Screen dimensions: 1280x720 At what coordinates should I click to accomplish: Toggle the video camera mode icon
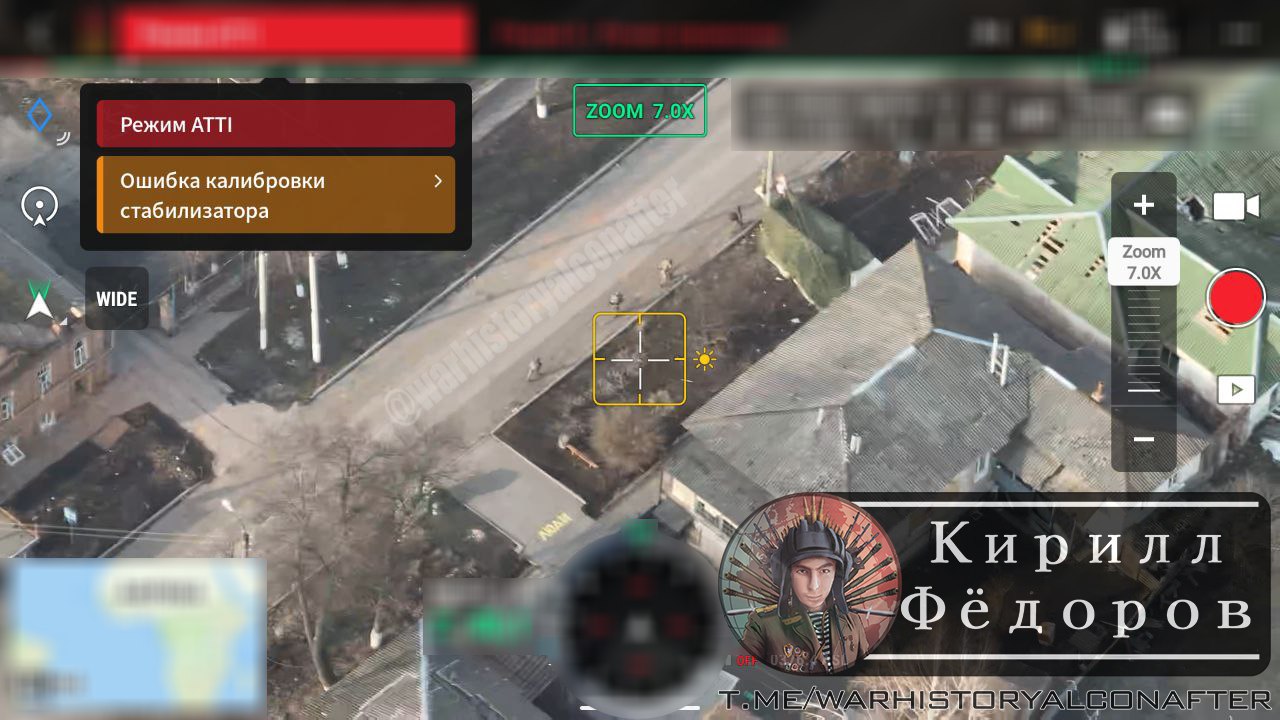click(x=1236, y=207)
